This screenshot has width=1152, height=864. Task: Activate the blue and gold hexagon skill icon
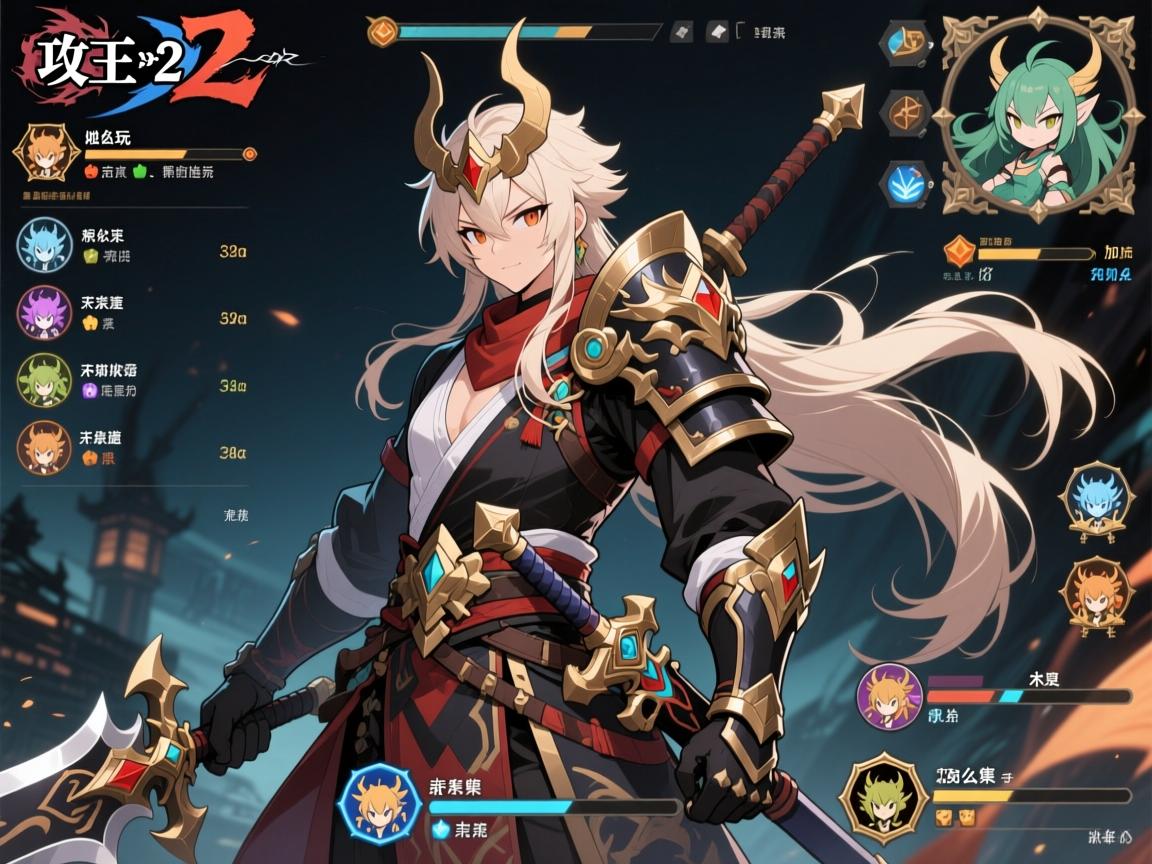[905, 44]
